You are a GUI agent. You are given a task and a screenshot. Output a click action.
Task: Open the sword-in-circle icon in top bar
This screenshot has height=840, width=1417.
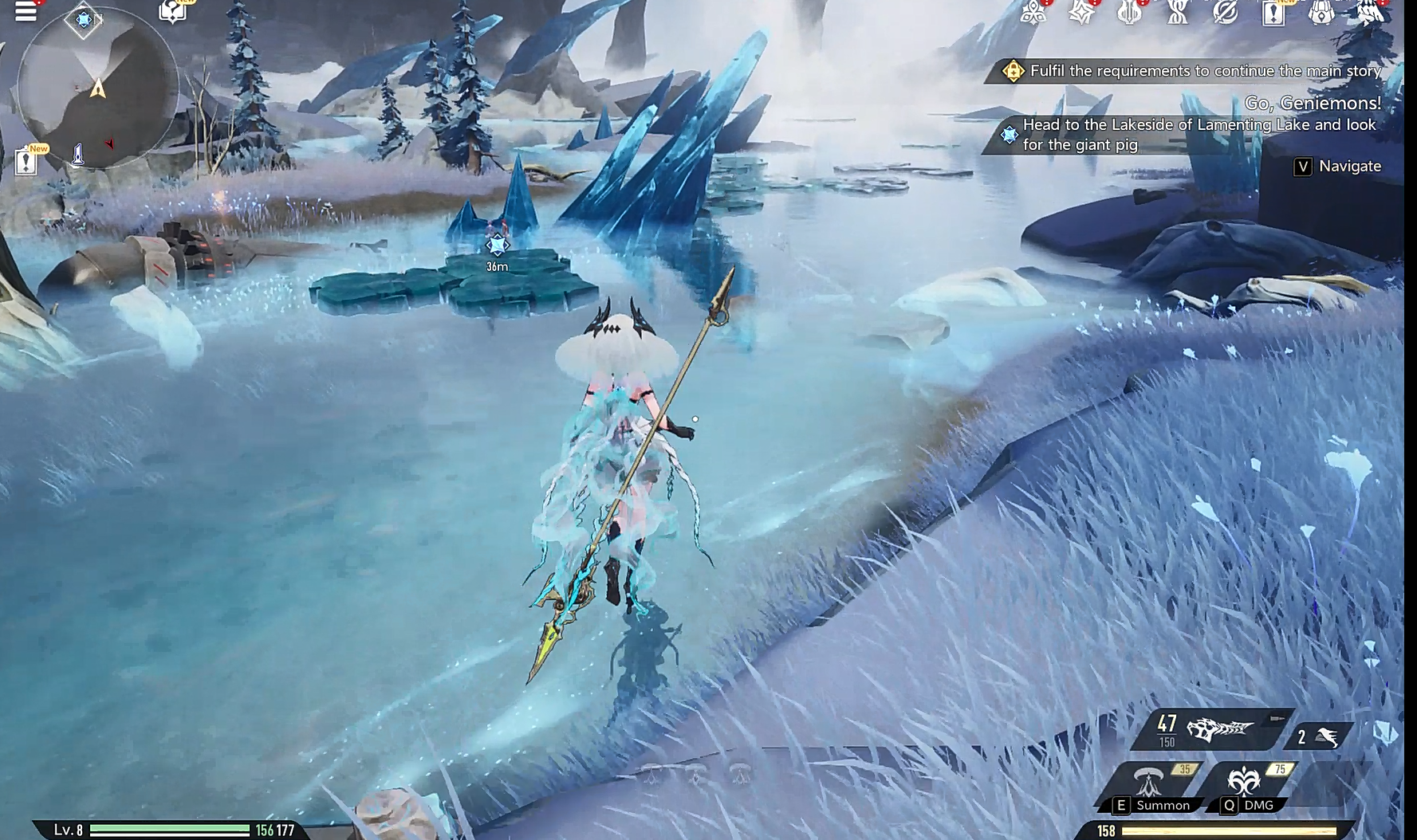(x=1225, y=13)
